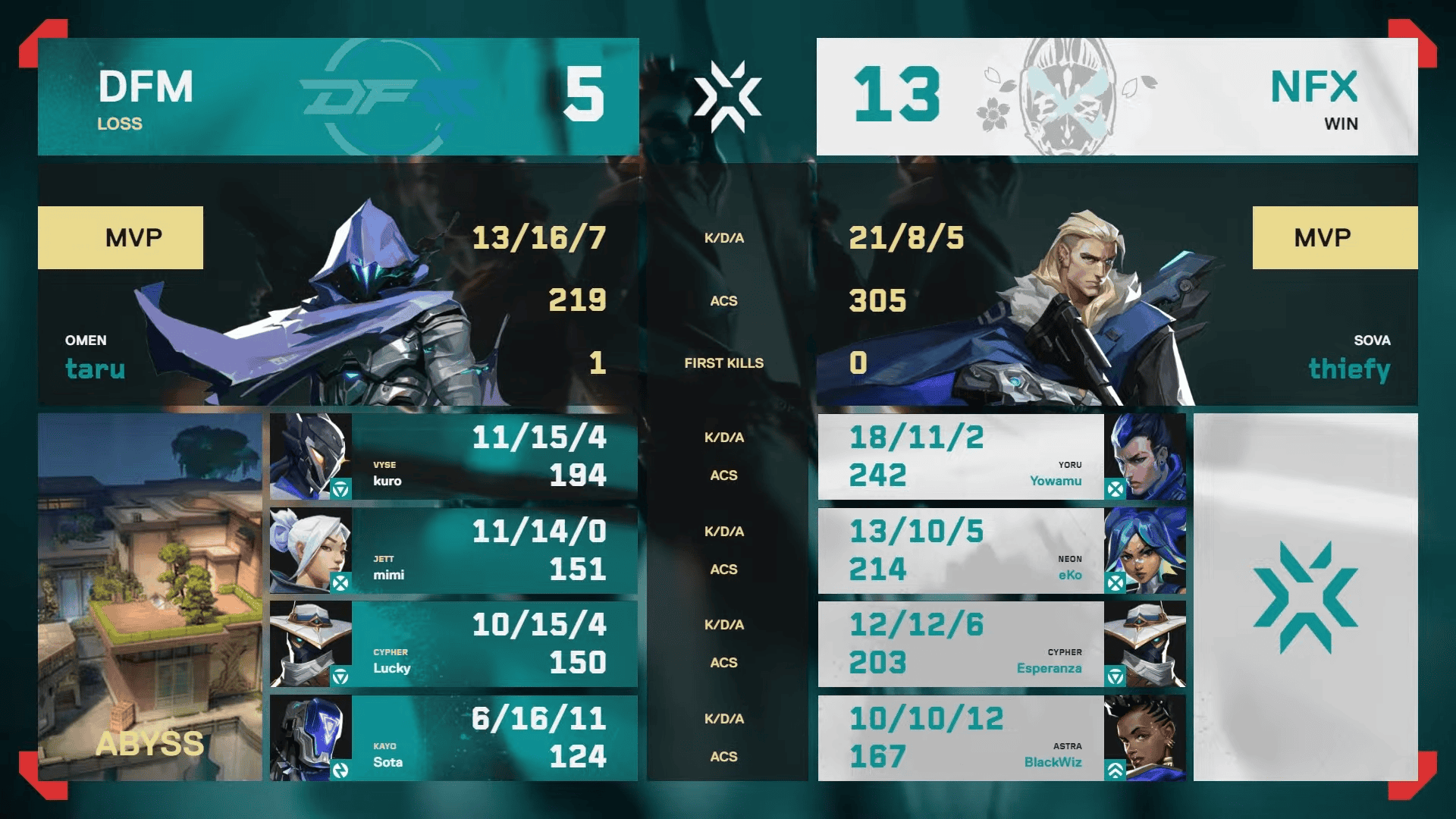Click Esperanza's Cypher agent portrait

click(x=1145, y=643)
